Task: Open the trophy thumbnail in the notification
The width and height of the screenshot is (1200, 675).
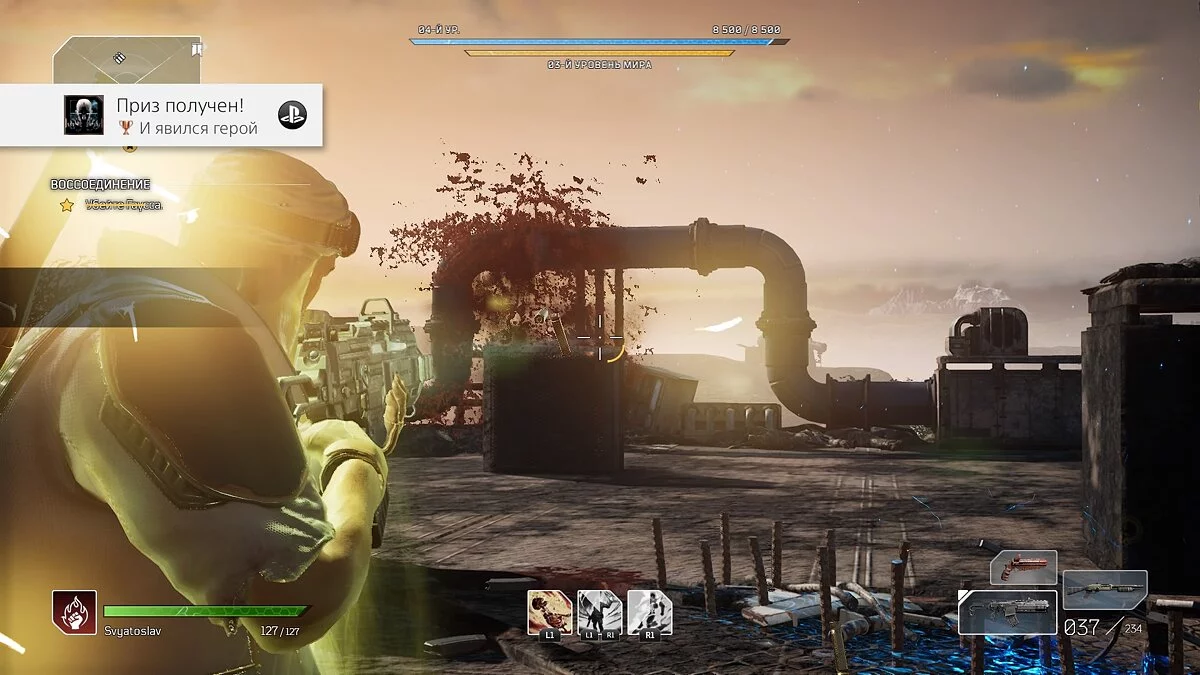Action: point(84,116)
